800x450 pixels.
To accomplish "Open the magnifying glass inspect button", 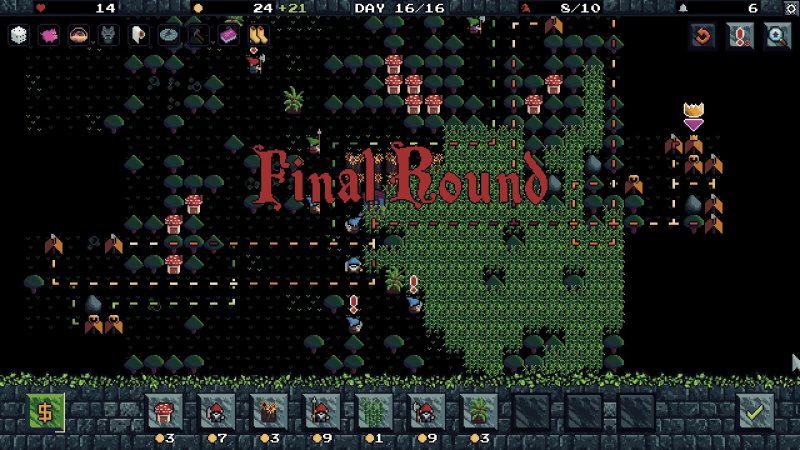I will 777,36.
